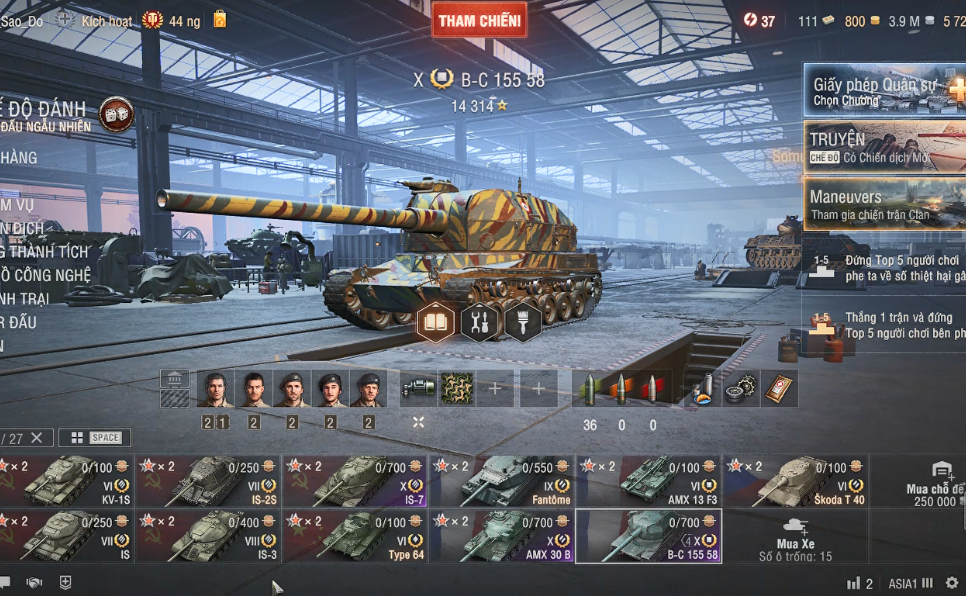The image size is (966, 596).
Task: Select the IS-7 tank in carousel
Action: (355, 481)
